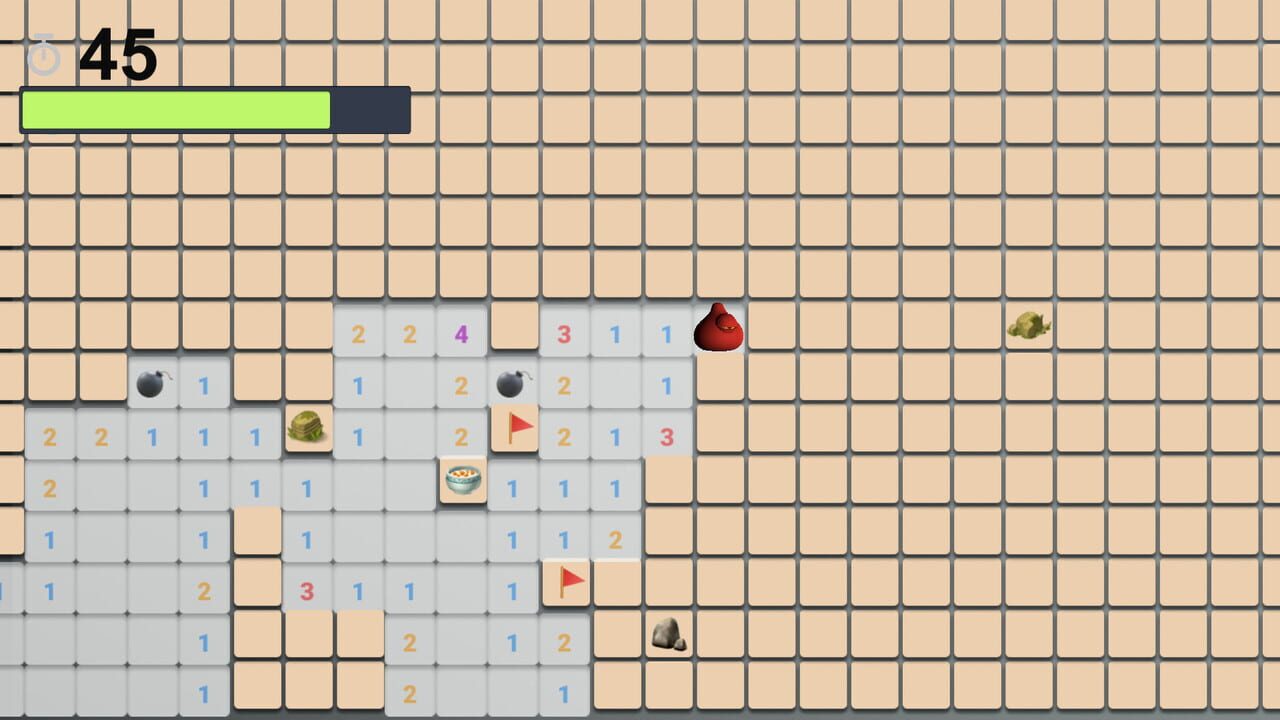Click the lower red flag marker

[565, 580]
